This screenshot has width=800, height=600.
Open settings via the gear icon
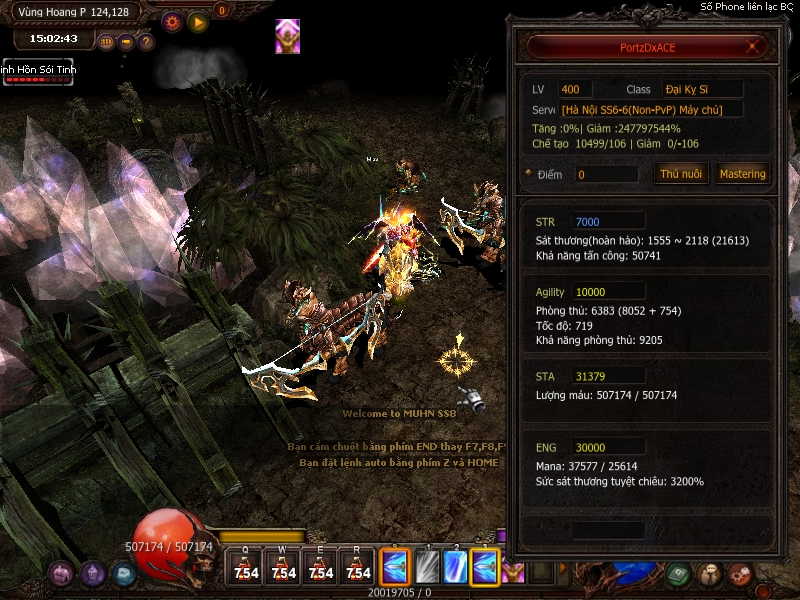point(172,21)
